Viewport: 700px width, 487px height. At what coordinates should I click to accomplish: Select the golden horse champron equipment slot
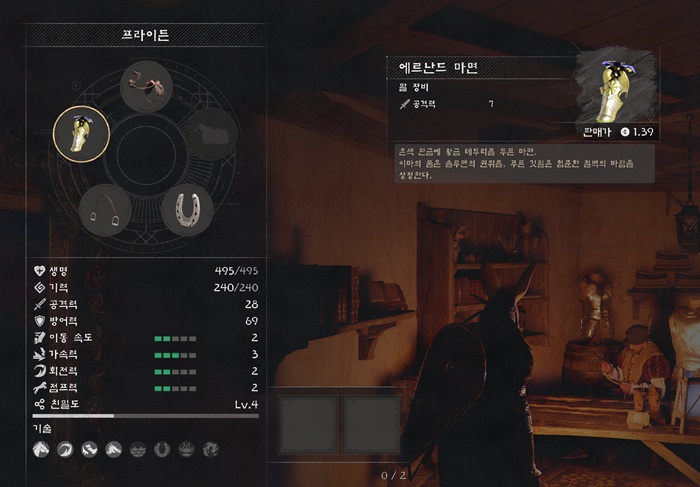coord(81,134)
